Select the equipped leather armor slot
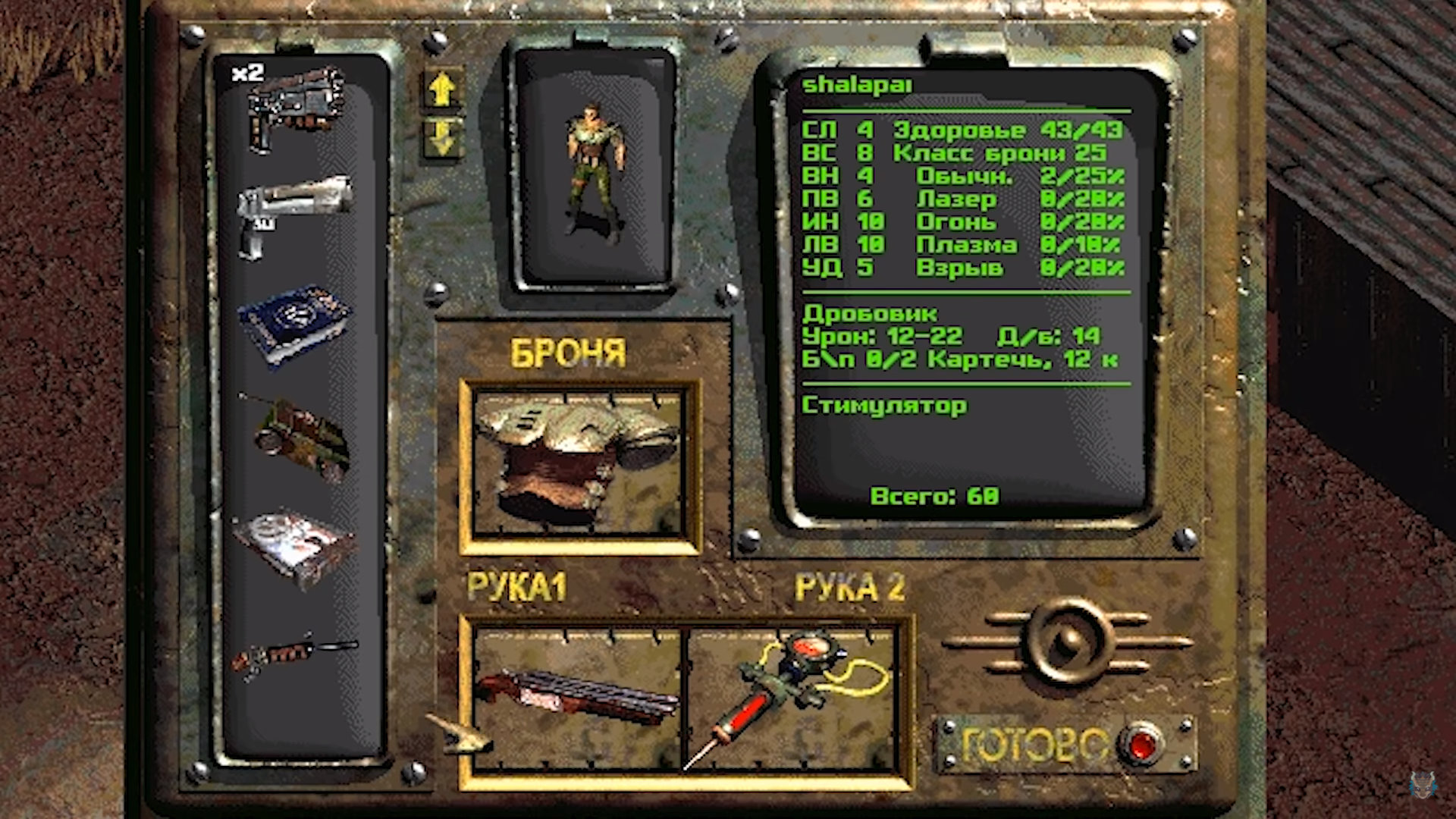 tap(579, 466)
